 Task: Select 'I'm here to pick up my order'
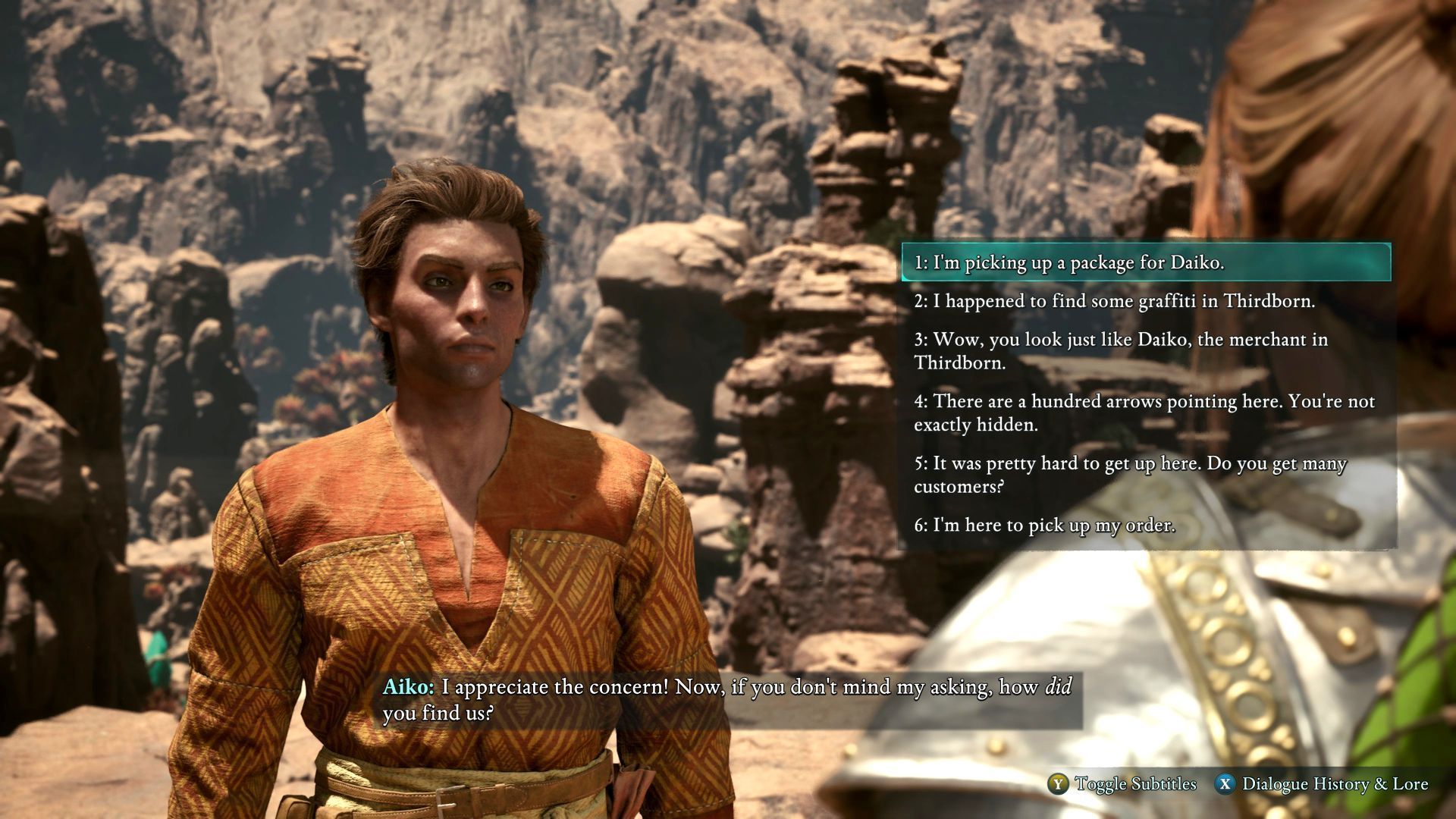pos(1044,525)
